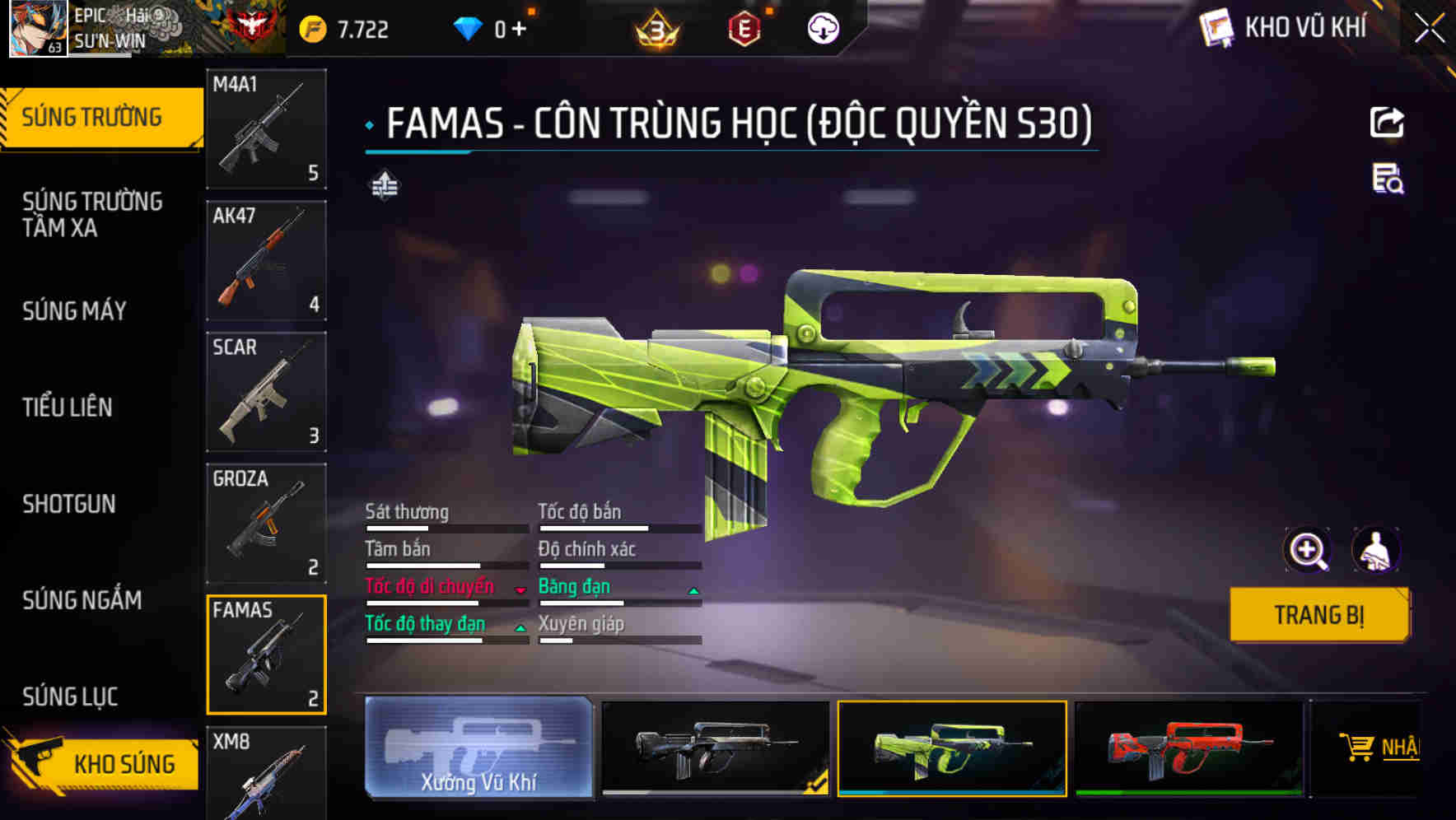The width and height of the screenshot is (1456, 820).
Task: Open the Xưởng Vũ Khí workshop
Action: click(478, 748)
